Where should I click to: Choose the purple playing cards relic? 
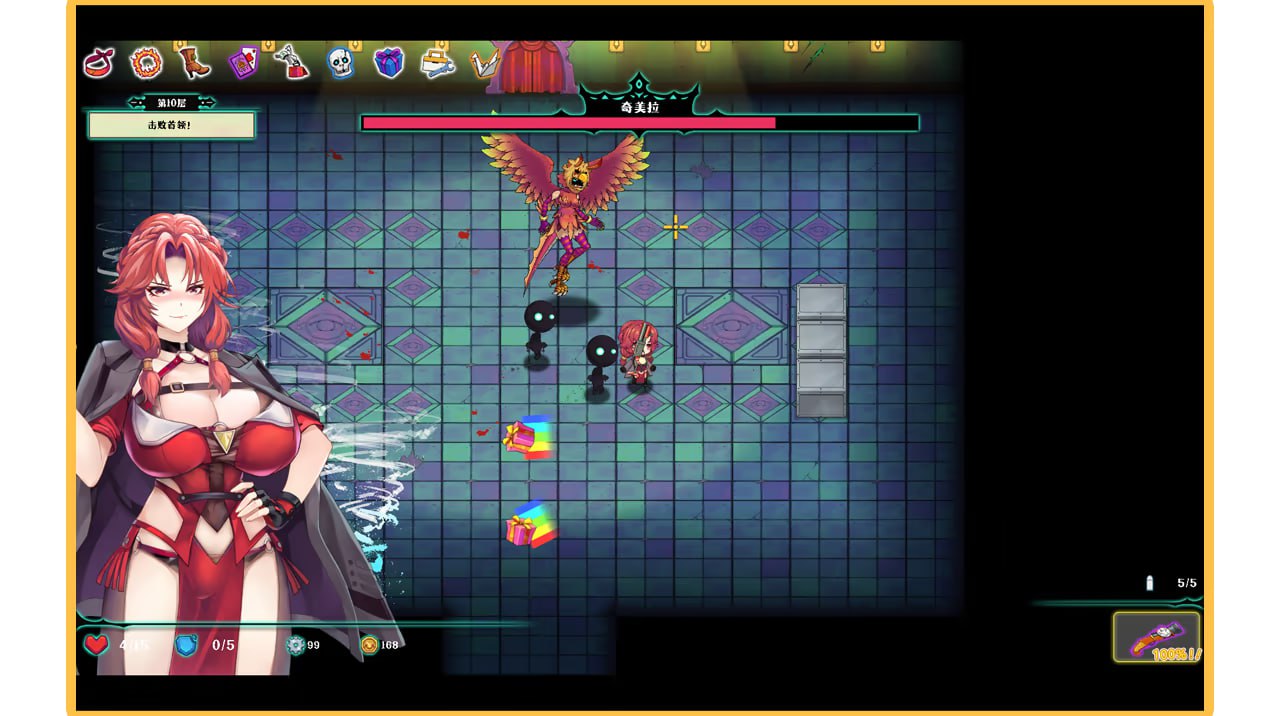(x=243, y=63)
